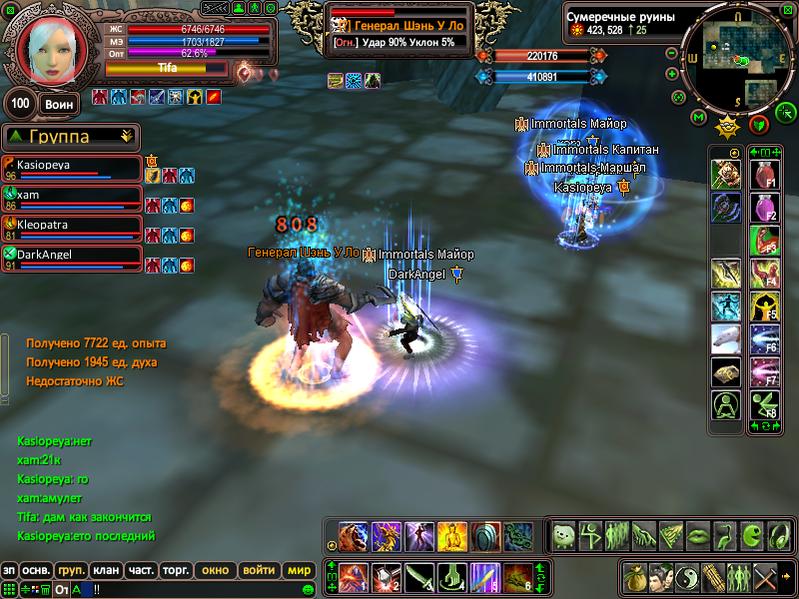Switch to the осн. chat tab
This screenshot has width=799, height=599.
(37, 570)
